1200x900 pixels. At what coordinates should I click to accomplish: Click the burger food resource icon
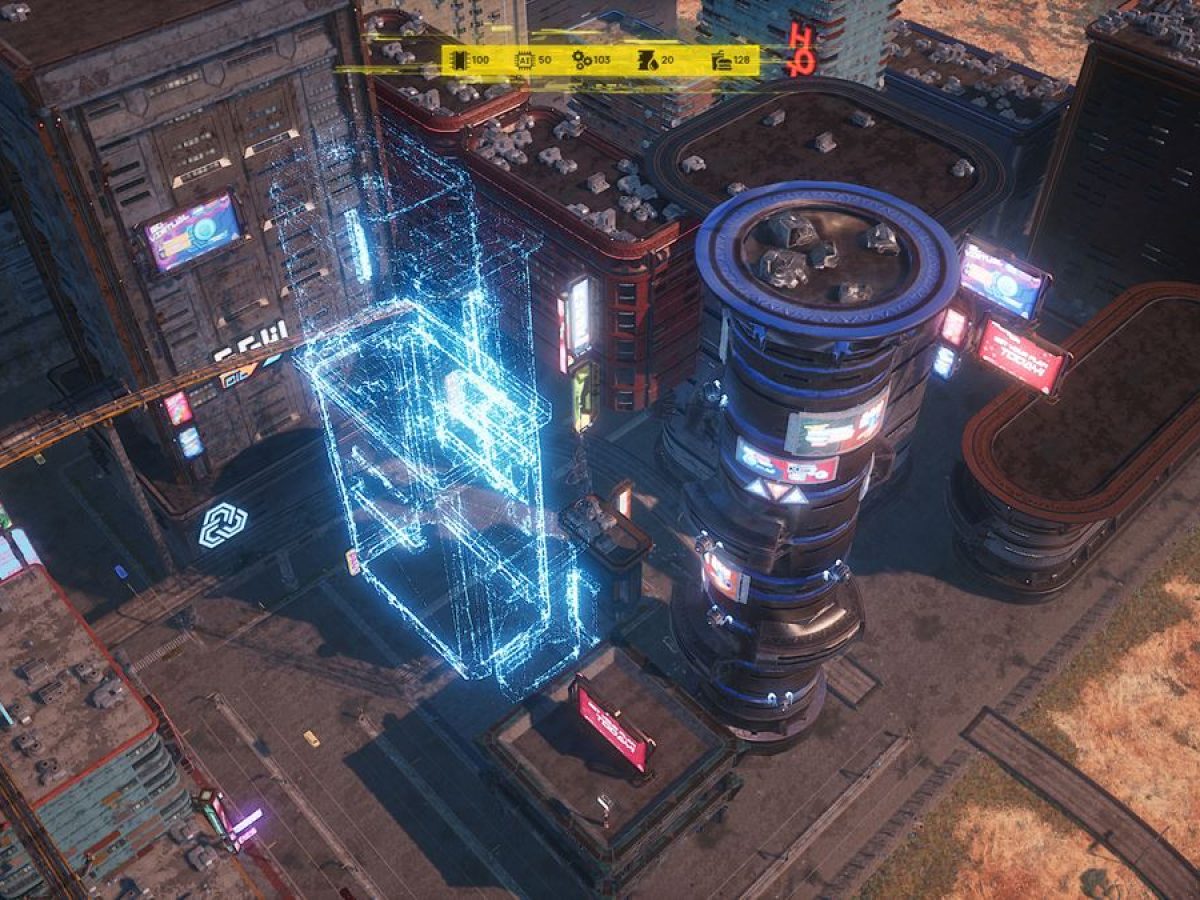pyautogui.click(x=722, y=60)
